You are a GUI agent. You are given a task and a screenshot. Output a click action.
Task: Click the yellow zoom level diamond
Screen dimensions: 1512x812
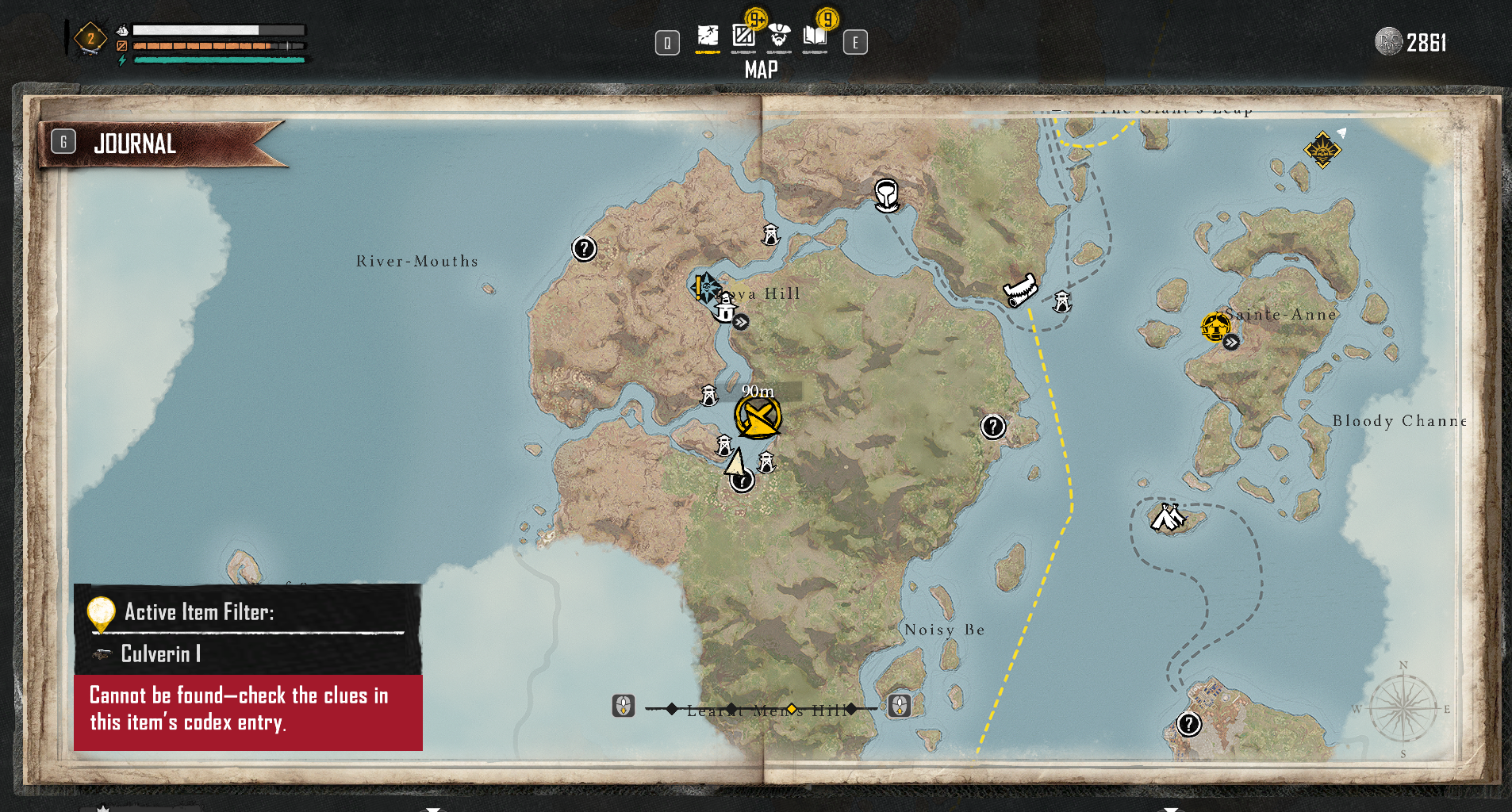pyautogui.click(x=791, y=708)
